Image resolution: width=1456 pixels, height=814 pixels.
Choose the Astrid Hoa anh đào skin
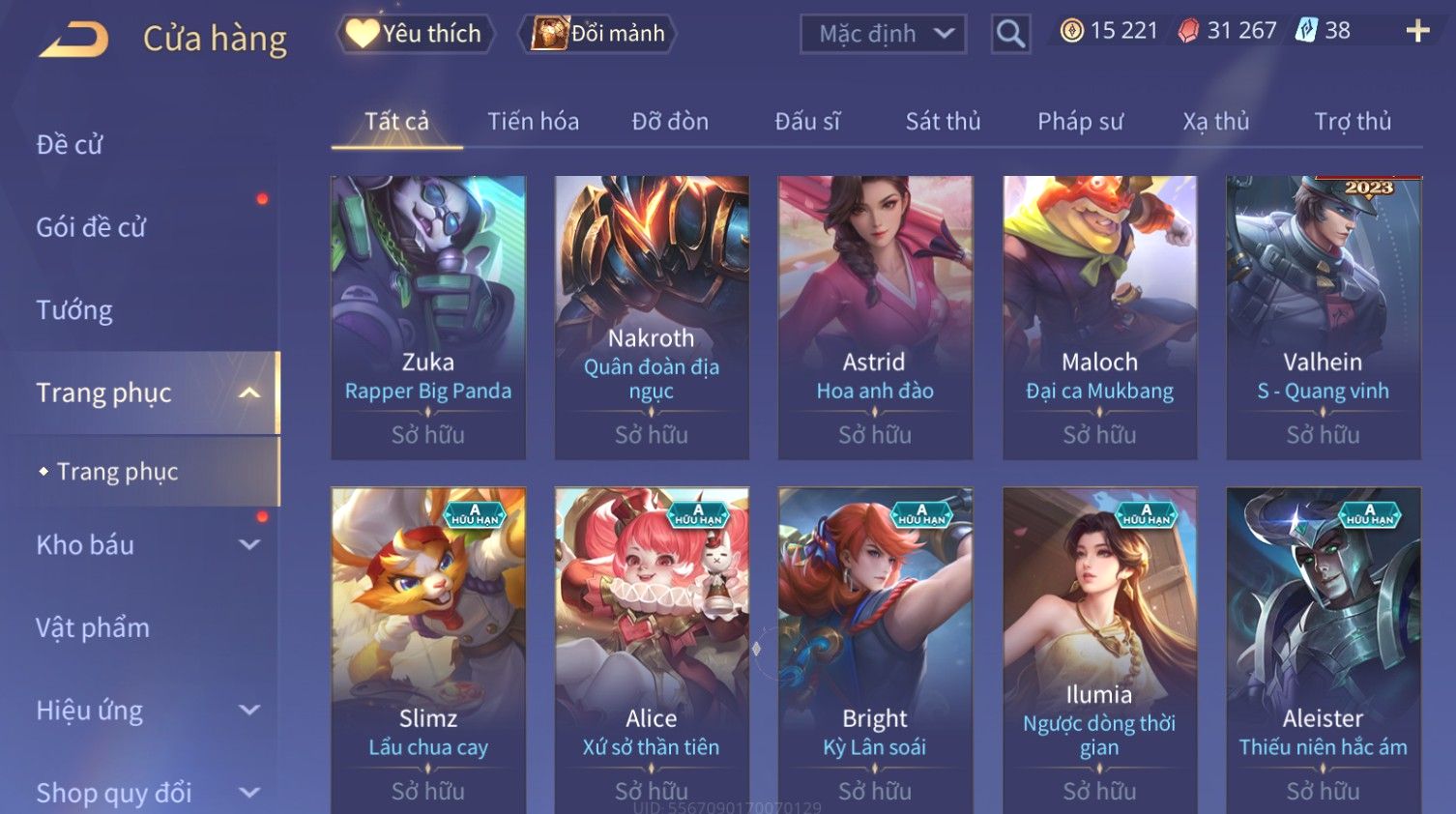click(x=875, y=317)
